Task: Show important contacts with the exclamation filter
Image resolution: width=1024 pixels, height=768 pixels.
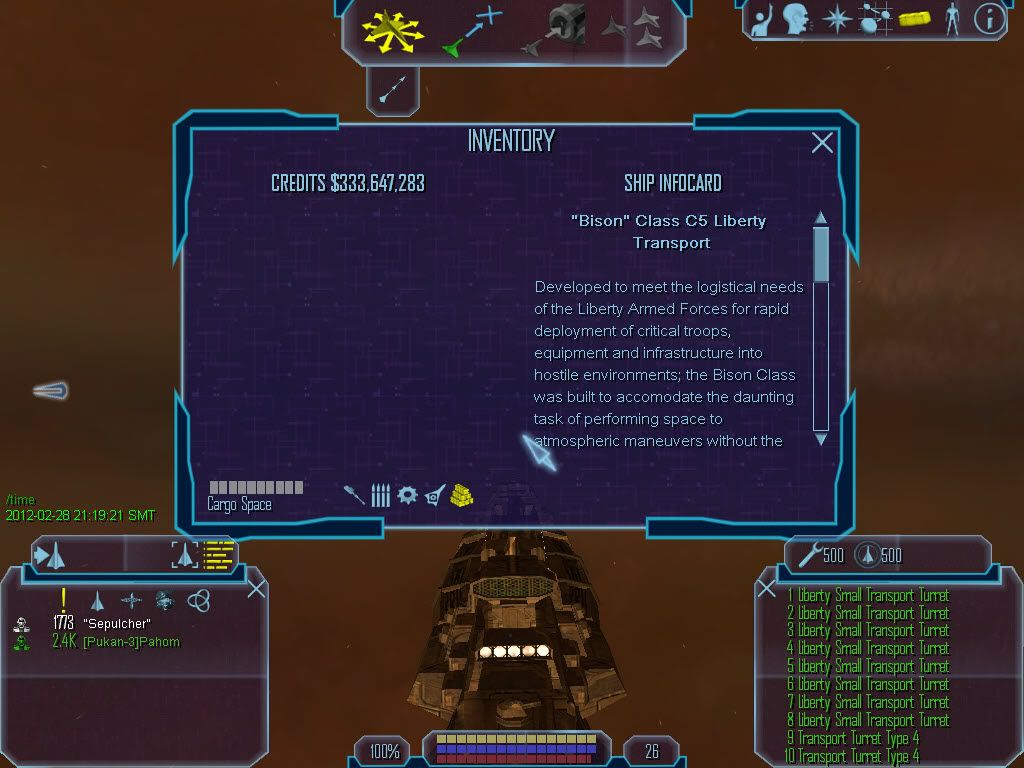Action: (64, 599)
